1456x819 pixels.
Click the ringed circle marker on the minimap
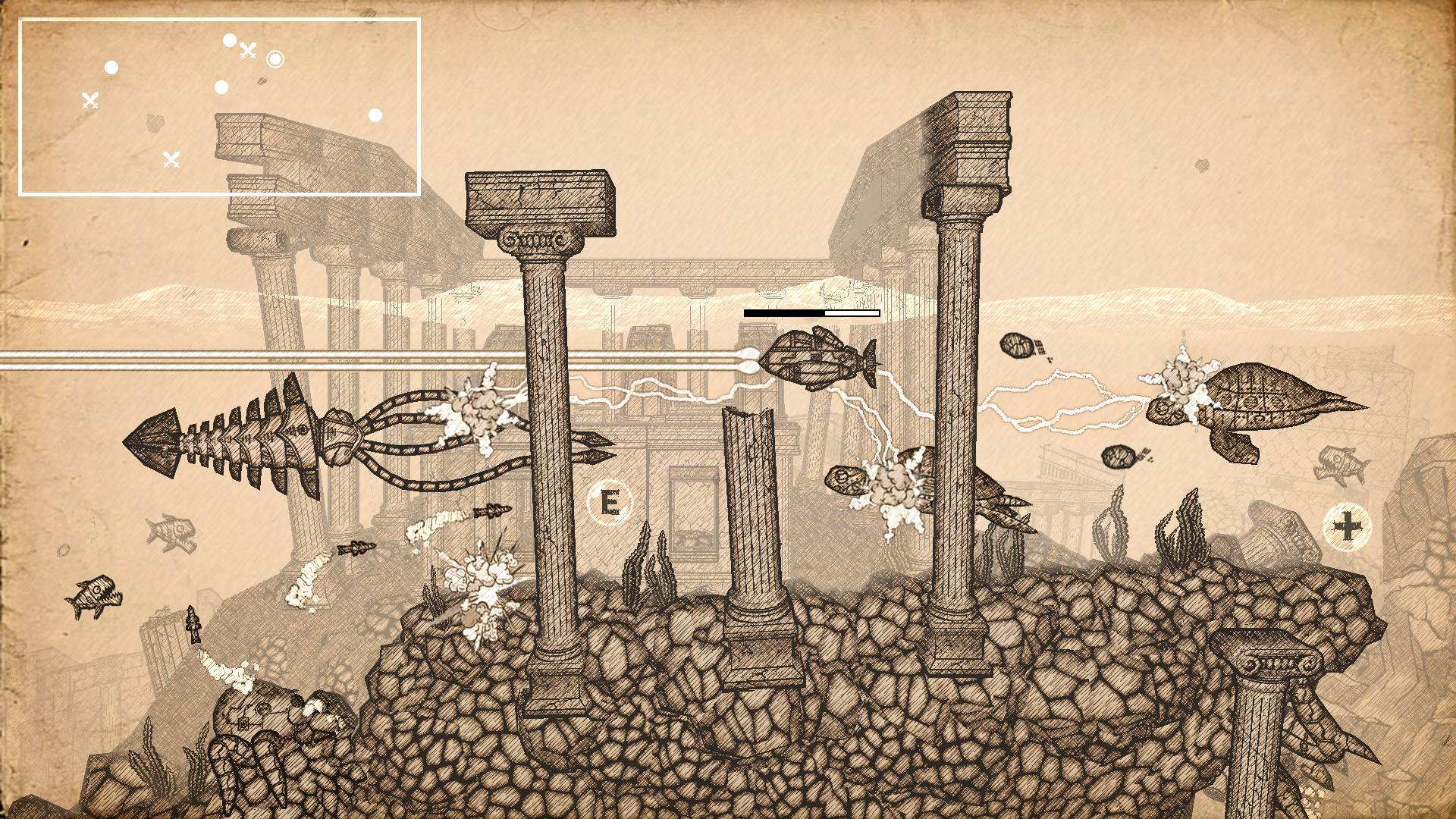[276, 60]
